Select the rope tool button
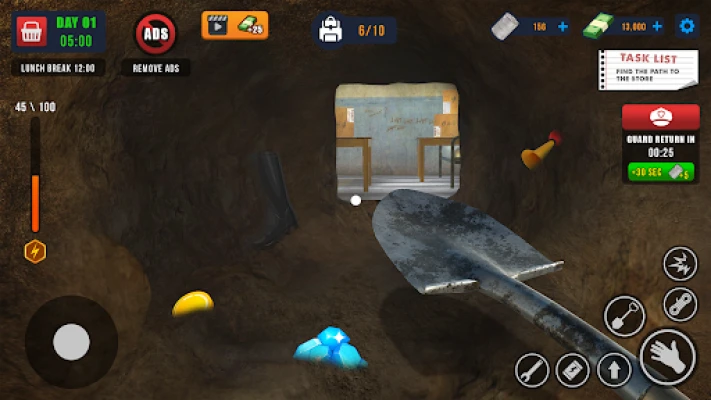The width and height of the screenshot is (711, 400). click(x=680, y=302)
